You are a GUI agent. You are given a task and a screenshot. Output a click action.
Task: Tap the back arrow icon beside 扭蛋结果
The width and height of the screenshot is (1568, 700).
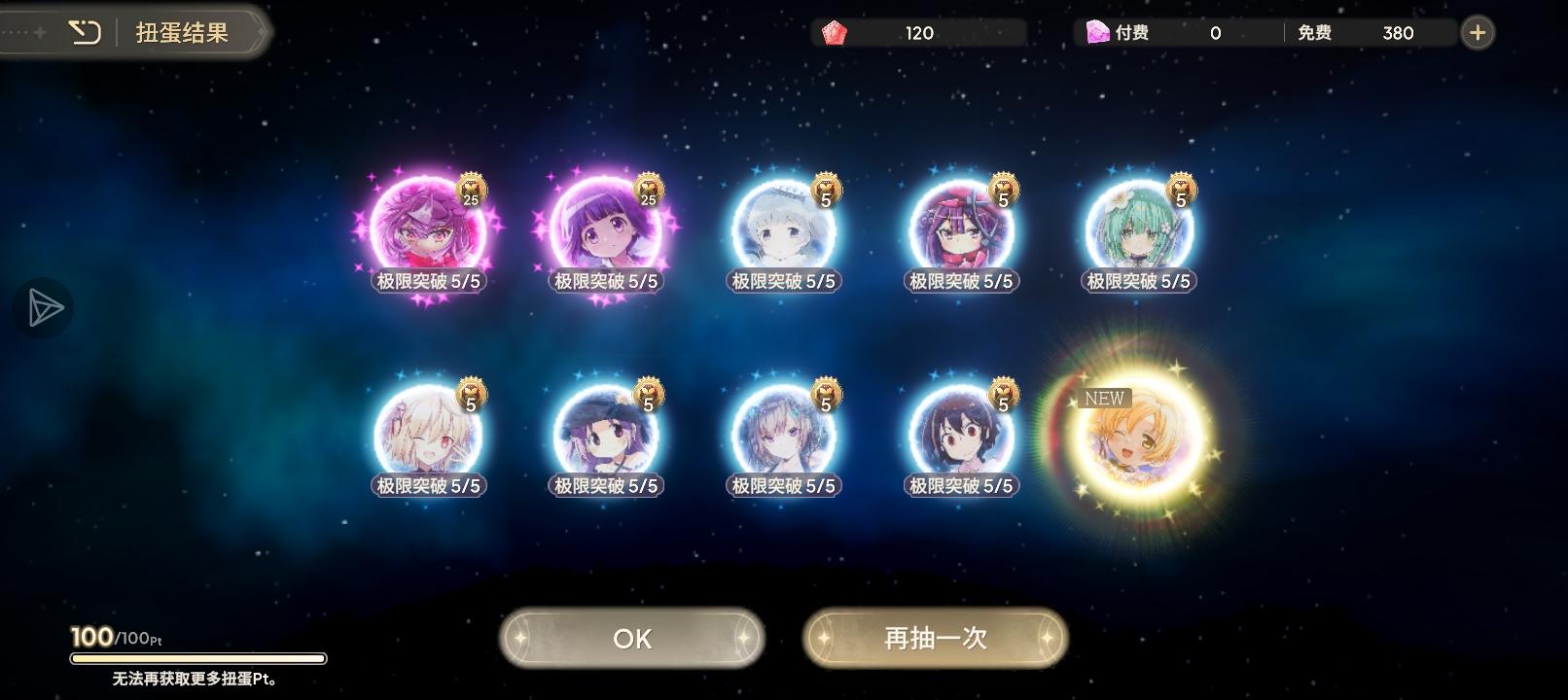pyautogui.click(x=86, y=31)
